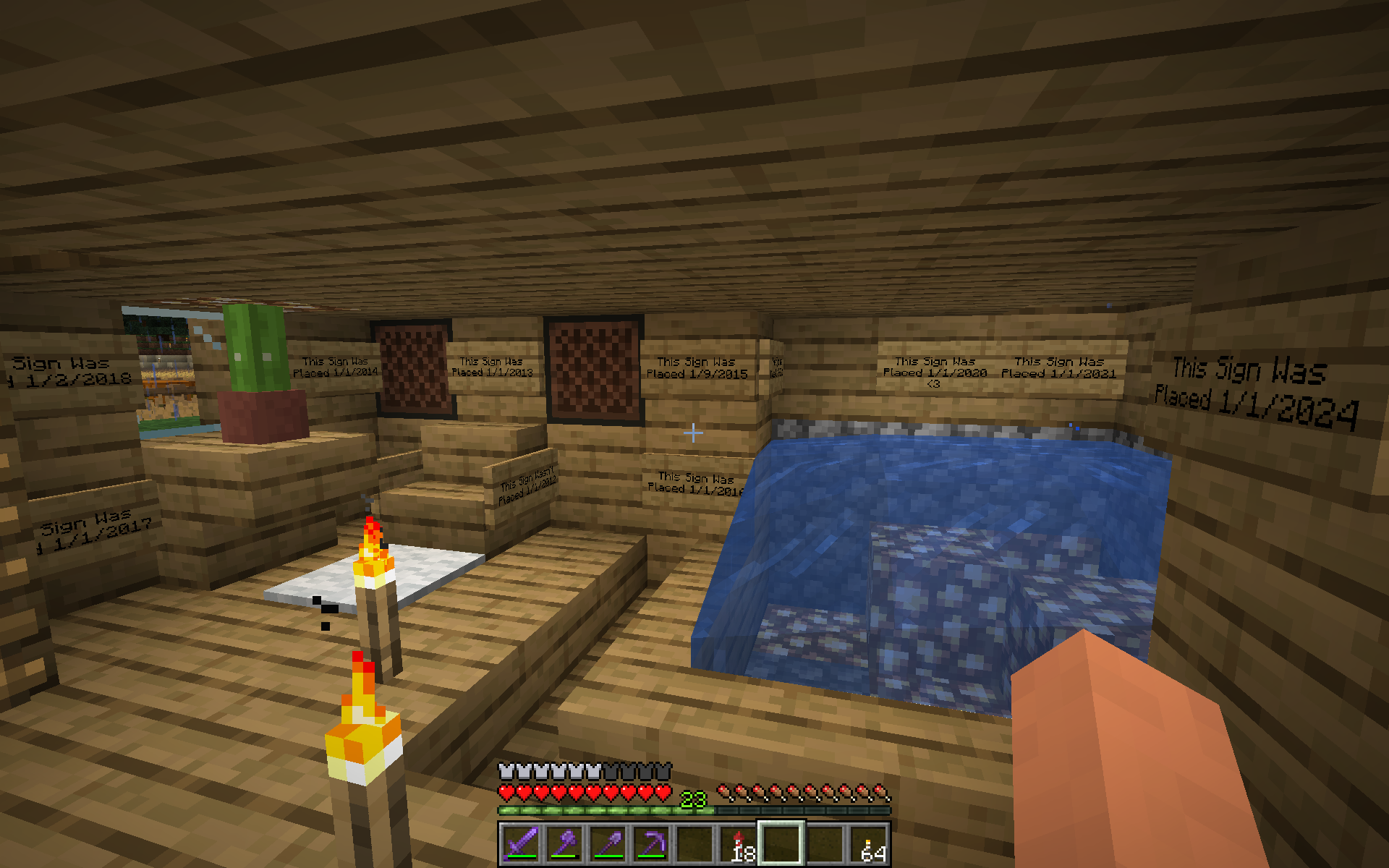Select the enchanted sword hotbar slot

click(x=521, y=843)
